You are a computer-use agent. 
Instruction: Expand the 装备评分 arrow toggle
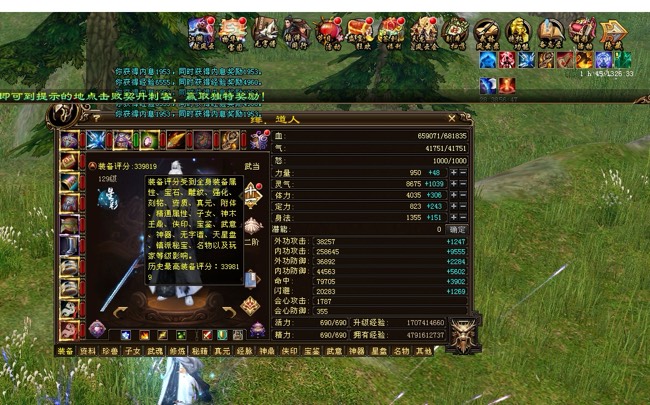click(x=91, y=166)
